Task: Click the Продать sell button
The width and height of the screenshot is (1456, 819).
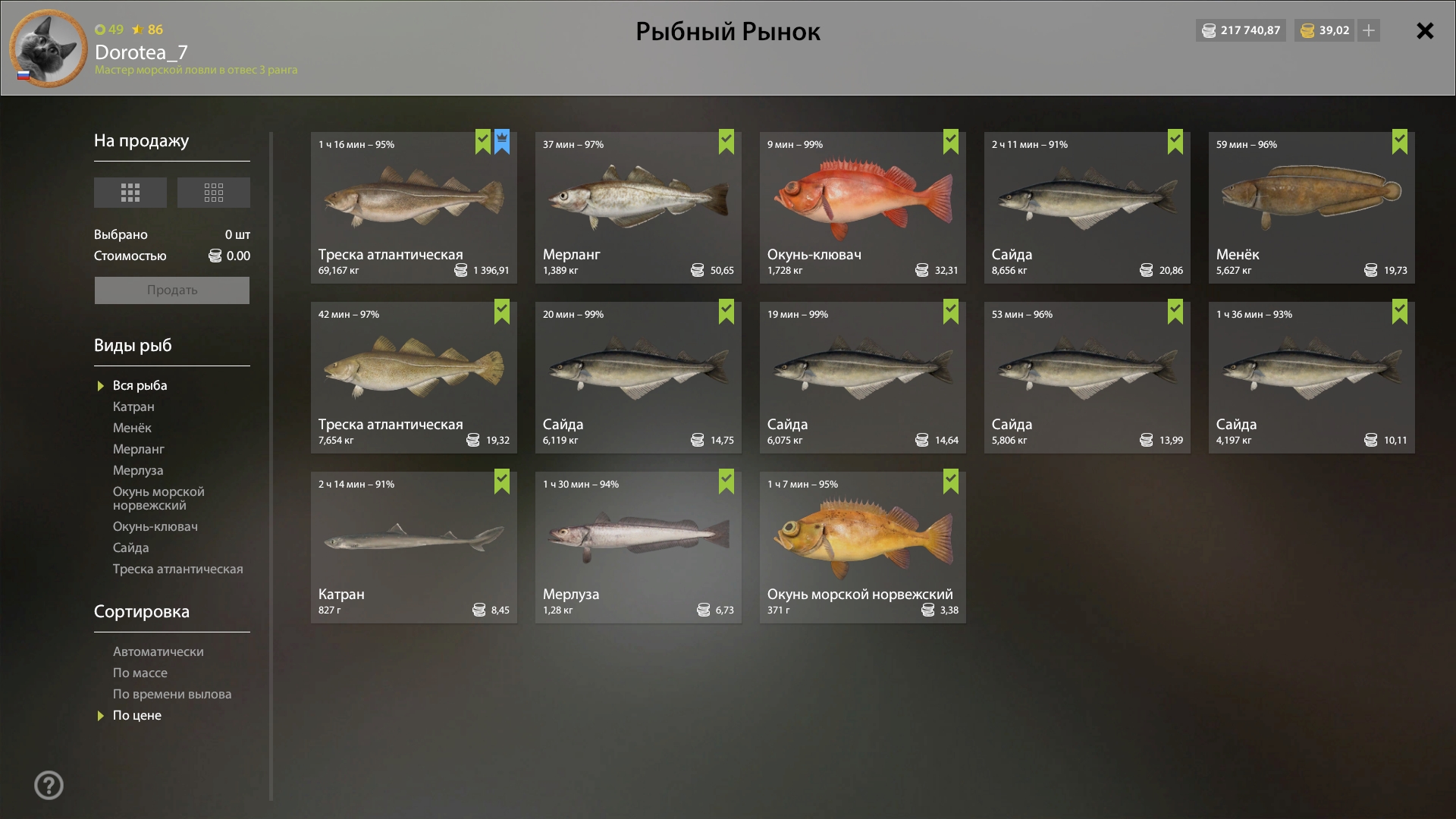Action: [172, 290]
